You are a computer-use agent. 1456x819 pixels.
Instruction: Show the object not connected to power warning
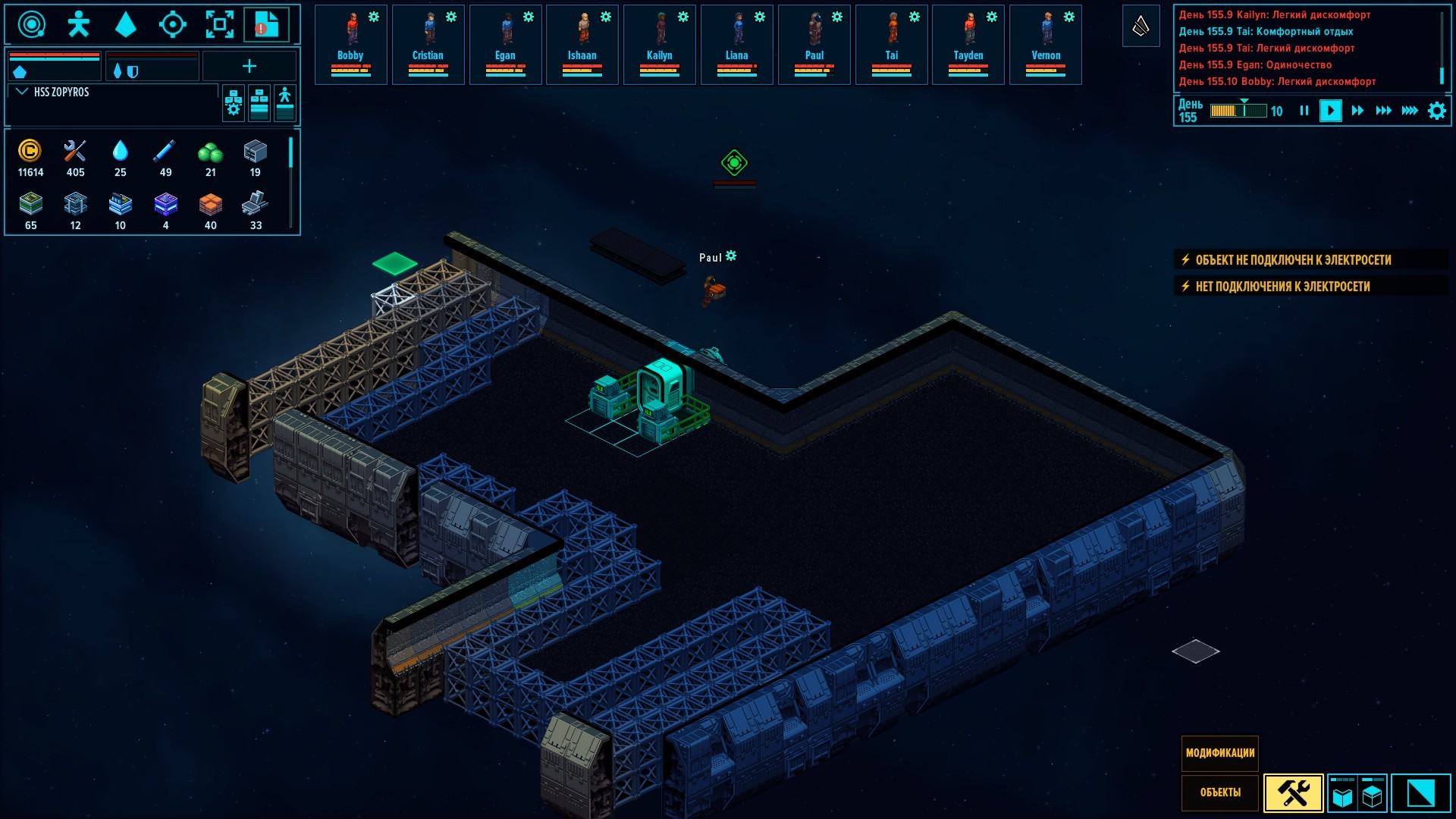point(1293,260)
